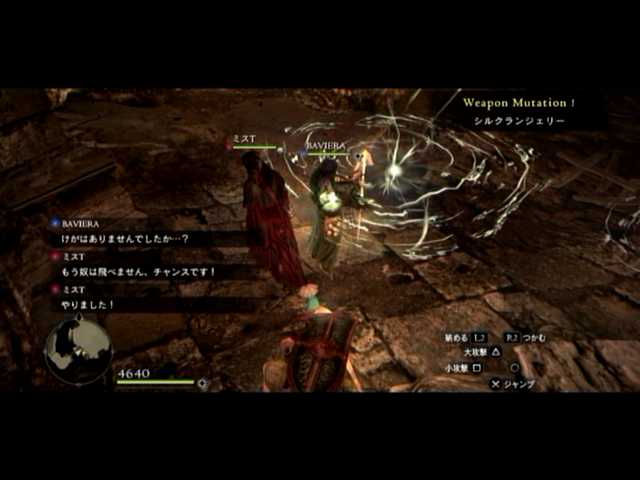Image resolution: width=640 pixels, height=480 pixels.
Task: Click BAVIERA's chat log message
Action: pos(132,239)
